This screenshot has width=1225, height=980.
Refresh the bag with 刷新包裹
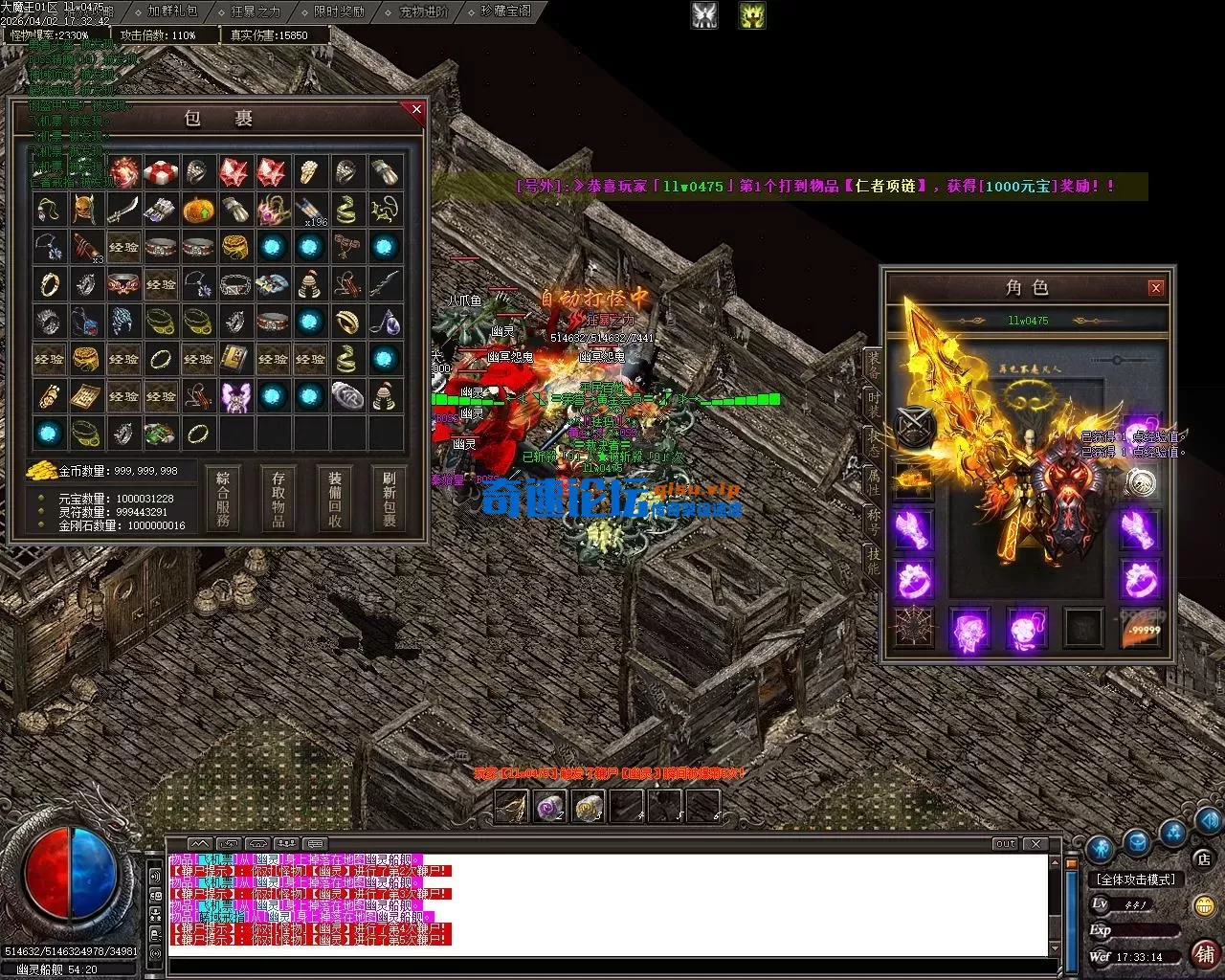pyautogui.click(x=390, y=498)
